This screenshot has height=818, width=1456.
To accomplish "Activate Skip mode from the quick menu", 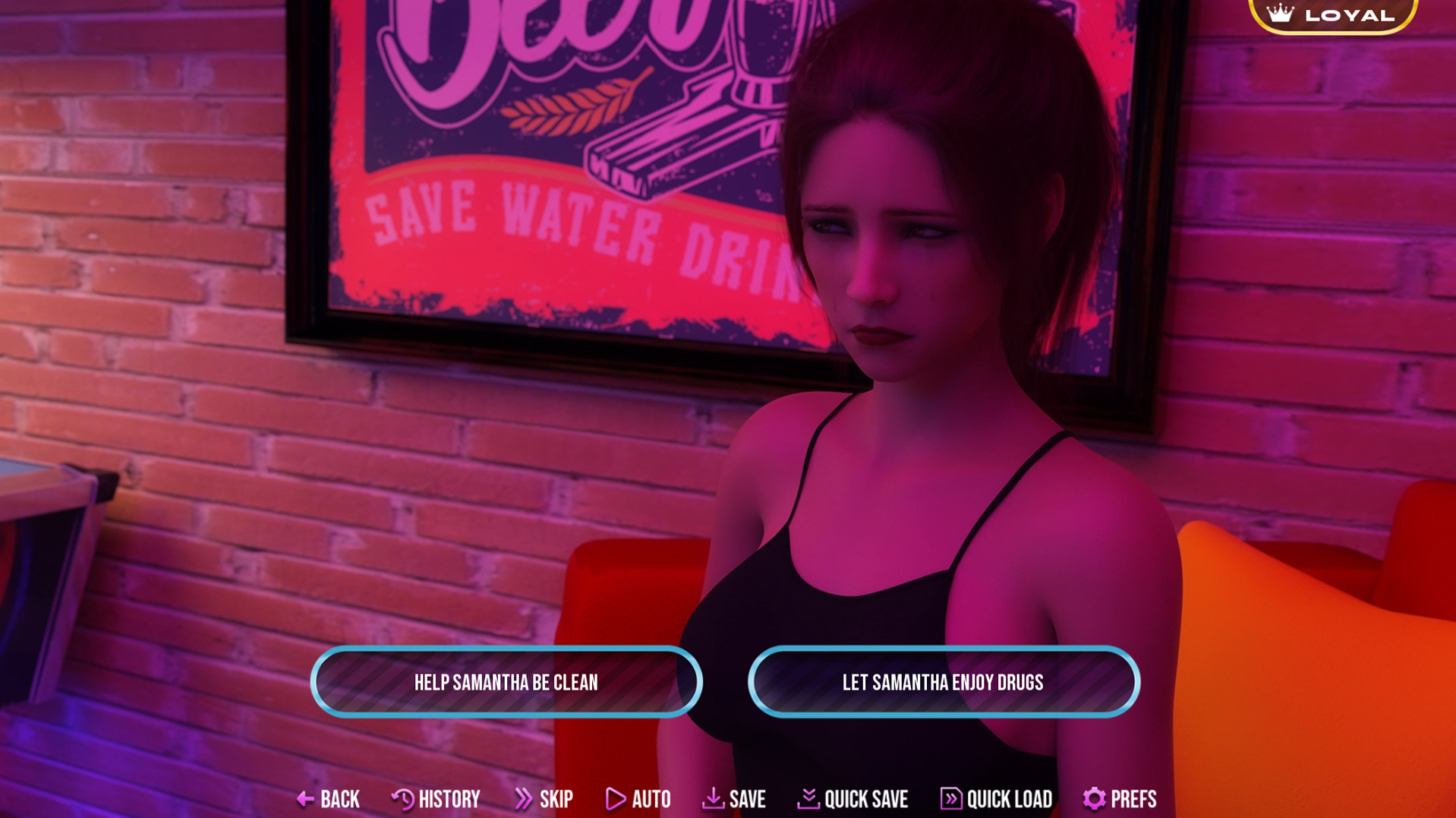I will click(555, 798).
